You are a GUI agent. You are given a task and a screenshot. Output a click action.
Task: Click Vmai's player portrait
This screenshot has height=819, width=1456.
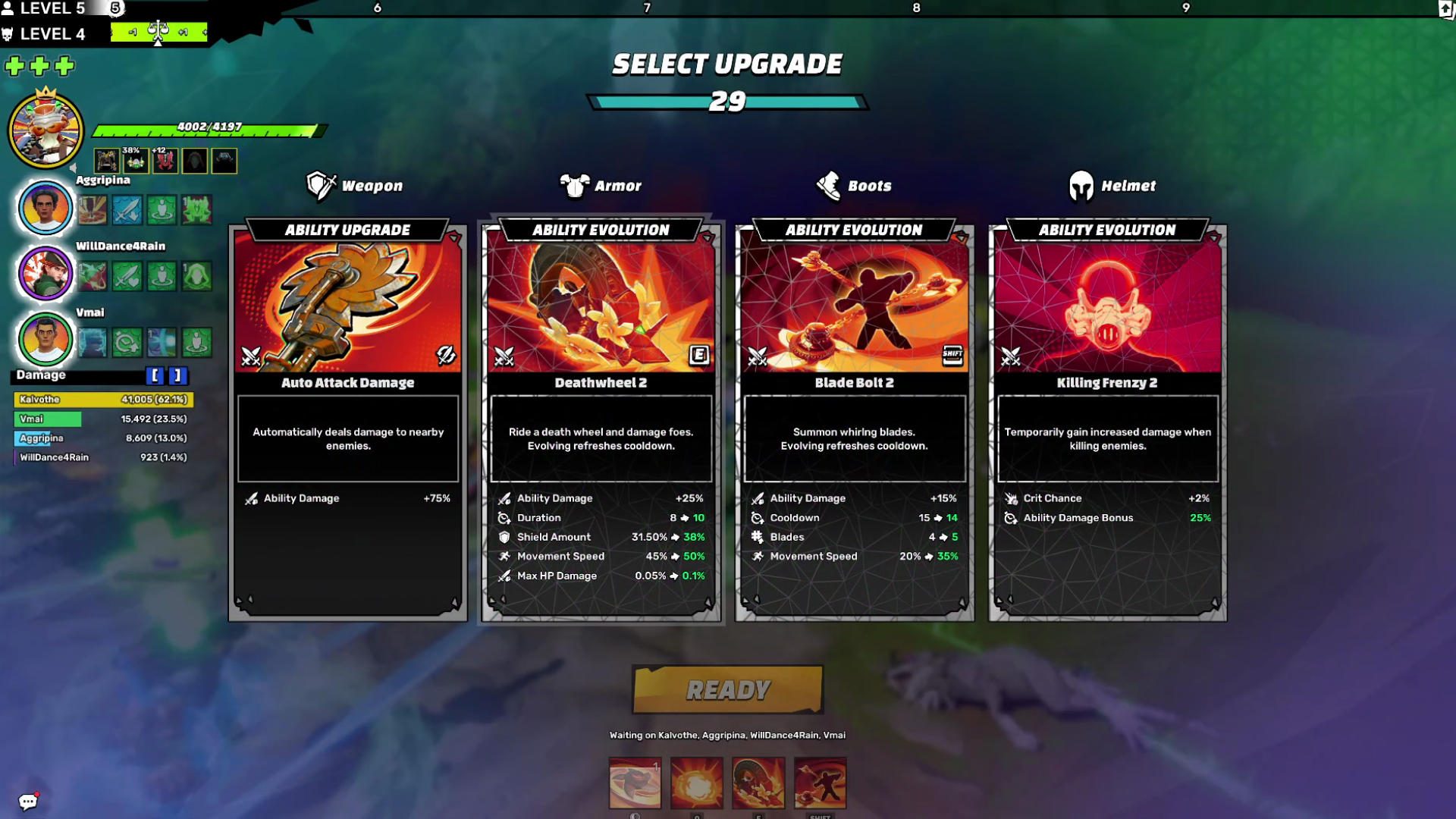point(45,339)
